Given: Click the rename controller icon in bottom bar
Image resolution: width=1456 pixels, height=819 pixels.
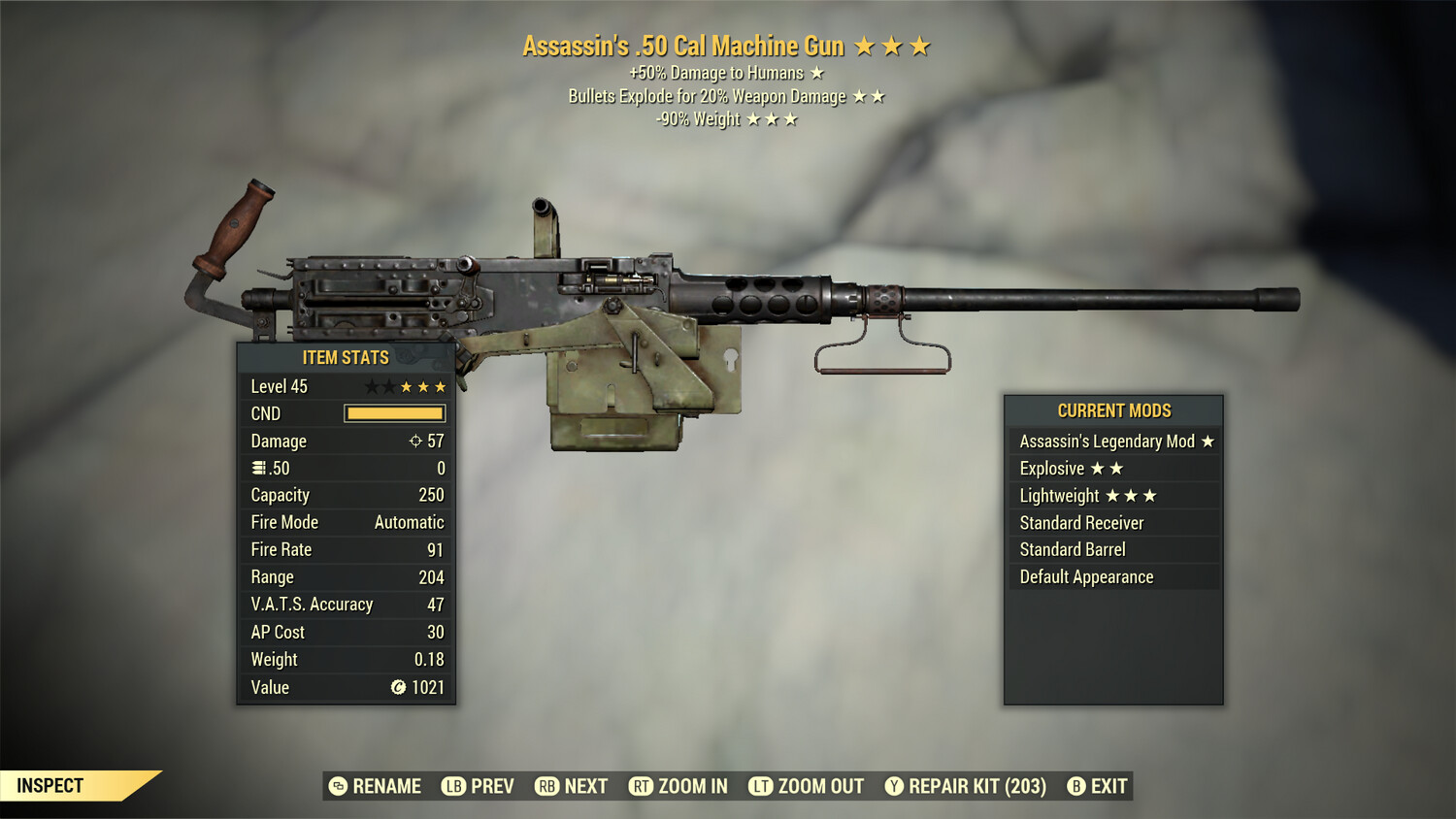Looking at the screenshot, I should point(338,786).
